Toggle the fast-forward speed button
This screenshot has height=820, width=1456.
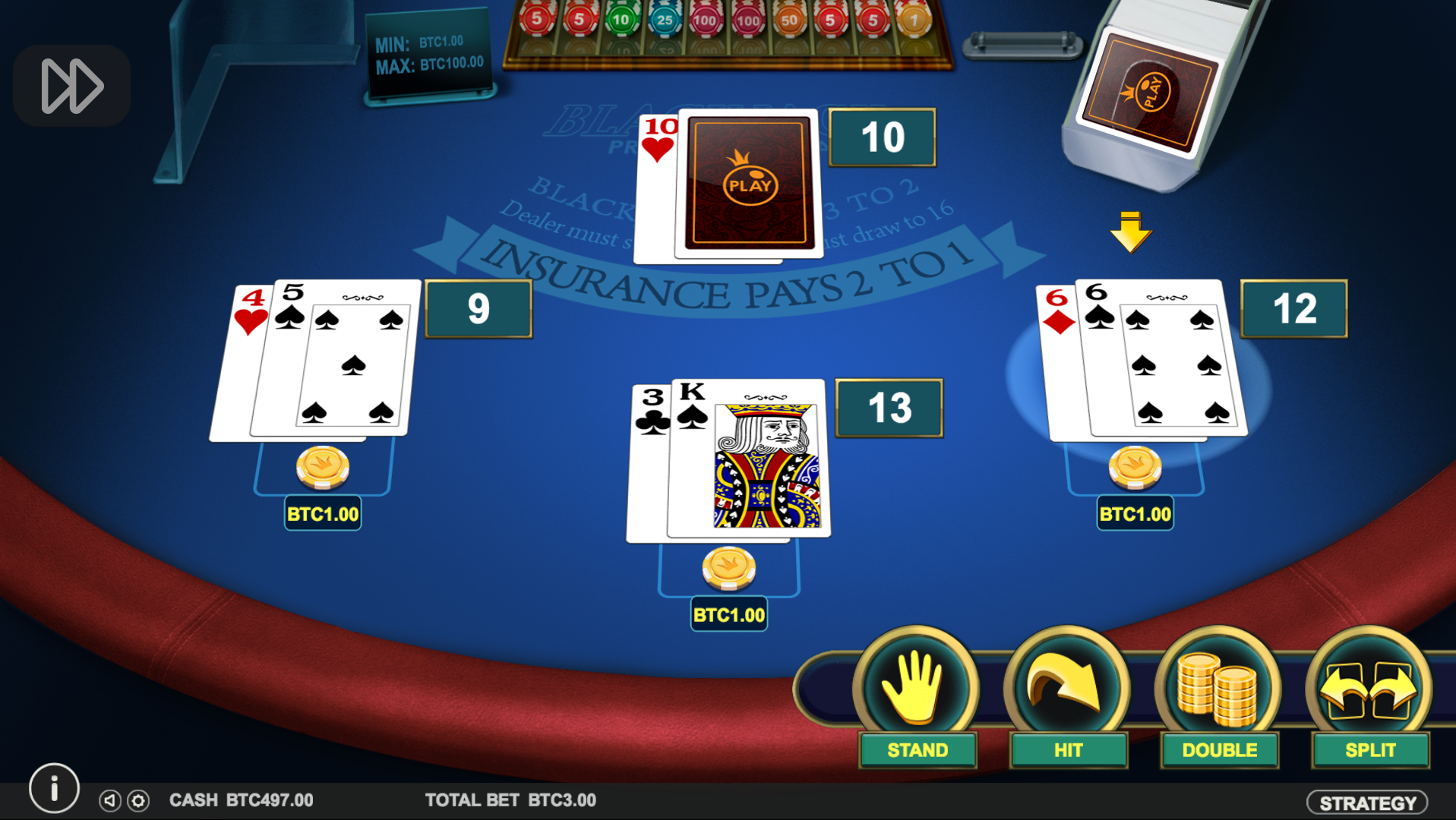pyautogui.click(x=72, y=86)
